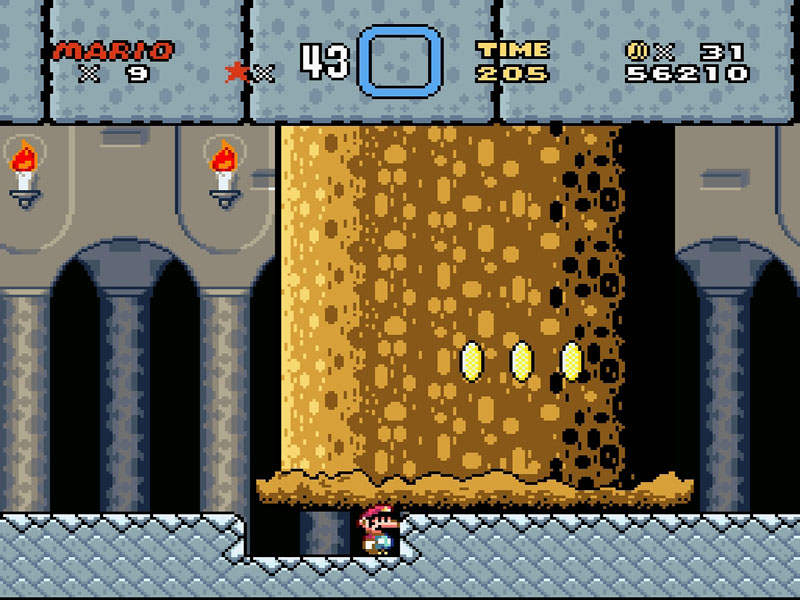Click the empty reserve item box
This screenshot has height=600, width=800.
[400, 61]
